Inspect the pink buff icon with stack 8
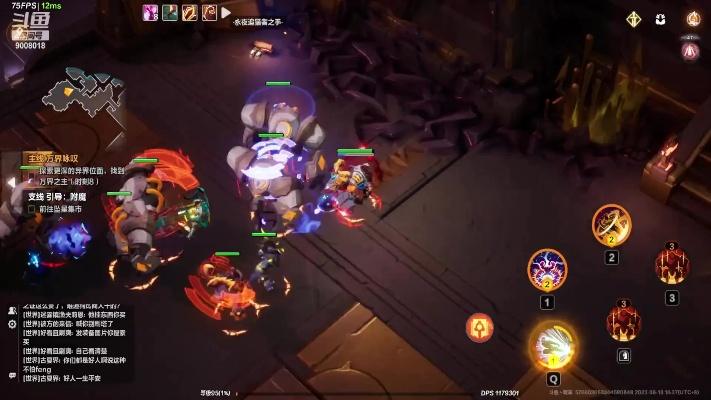Screen dimensions: 711x400 [151, 13]
